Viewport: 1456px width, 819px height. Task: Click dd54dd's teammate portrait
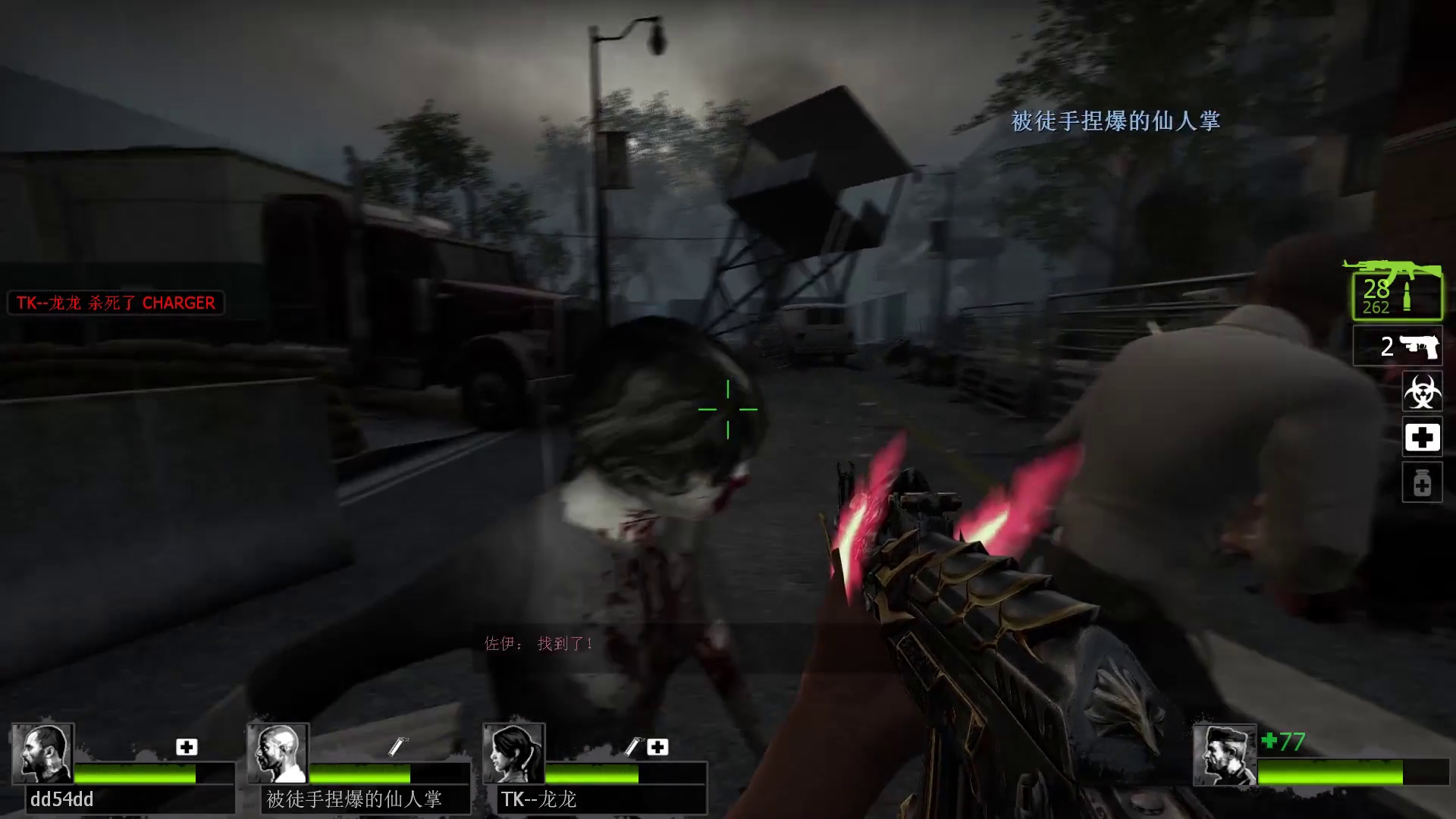coord(42,754)
